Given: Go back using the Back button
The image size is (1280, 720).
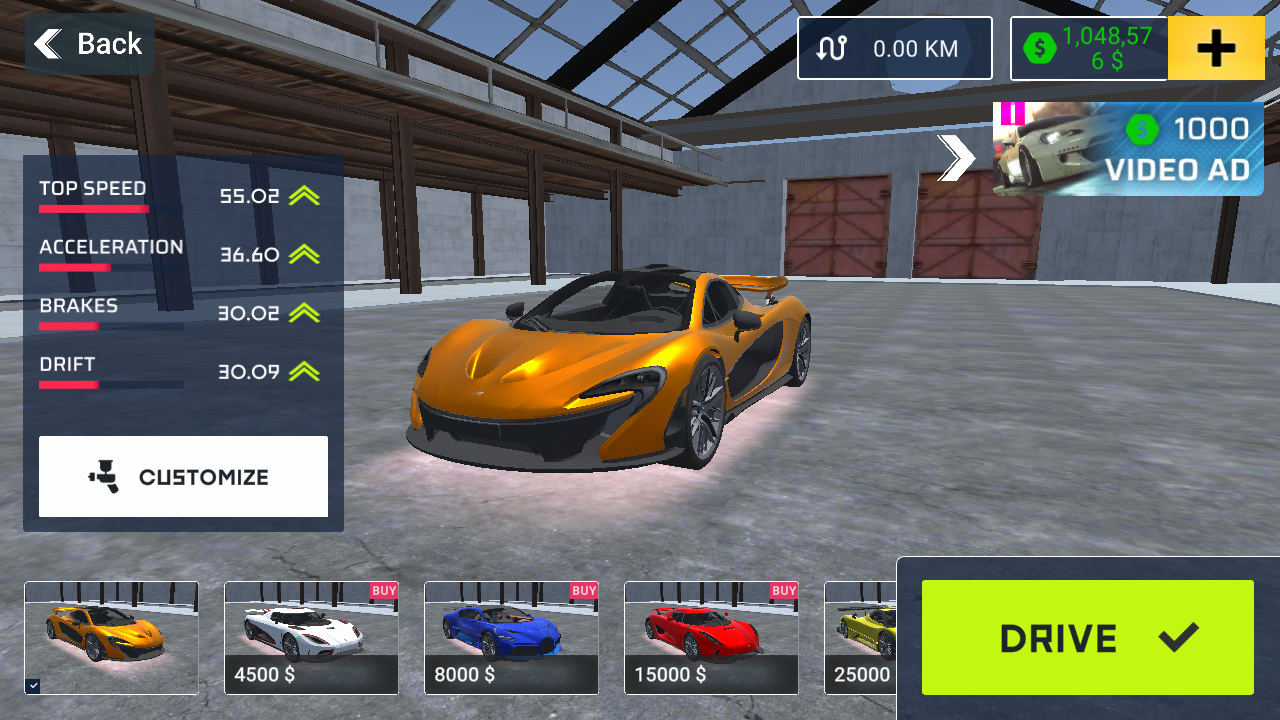Looking at the screenshot, I should point(89,44).
